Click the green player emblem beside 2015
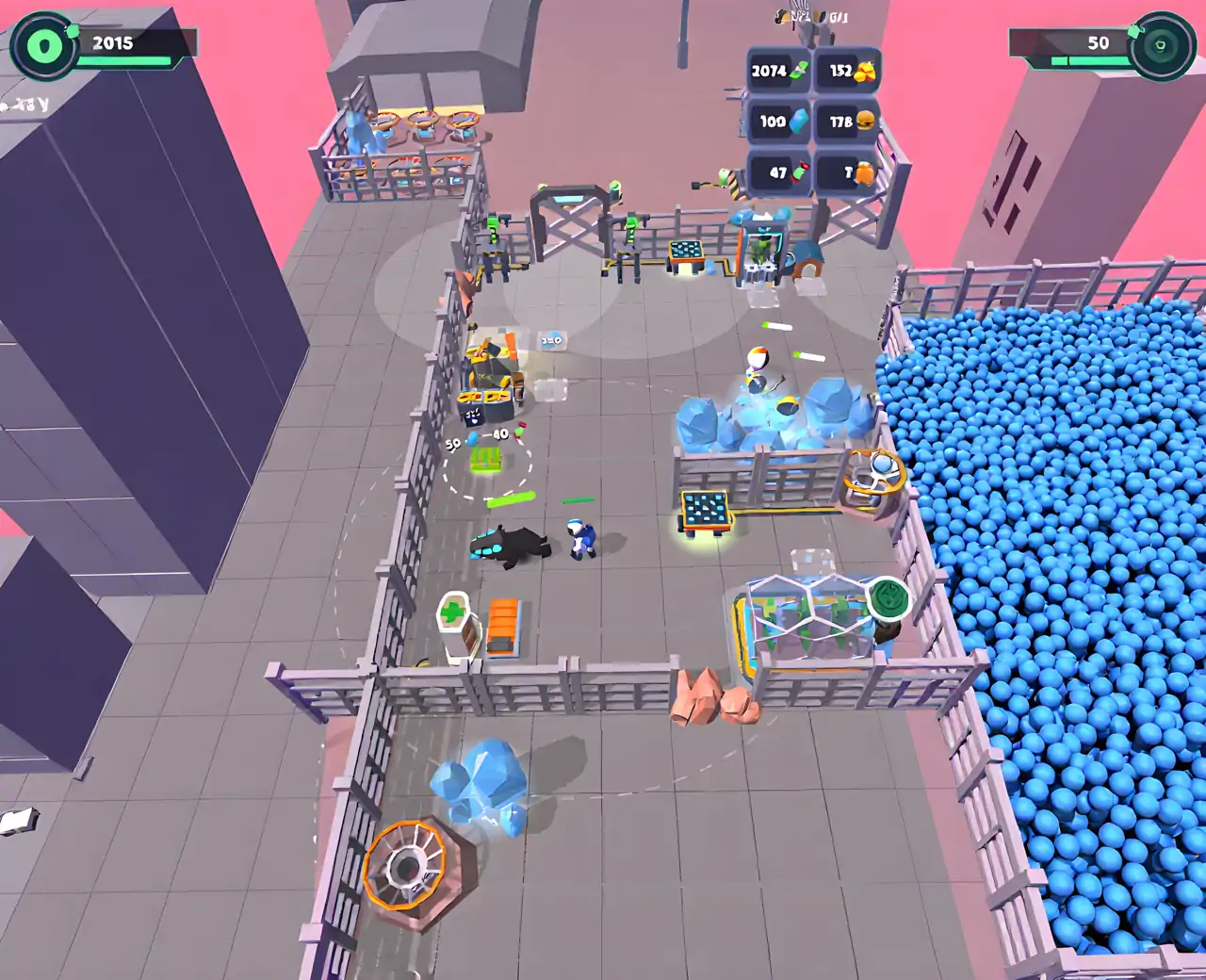 coord(43,44)
